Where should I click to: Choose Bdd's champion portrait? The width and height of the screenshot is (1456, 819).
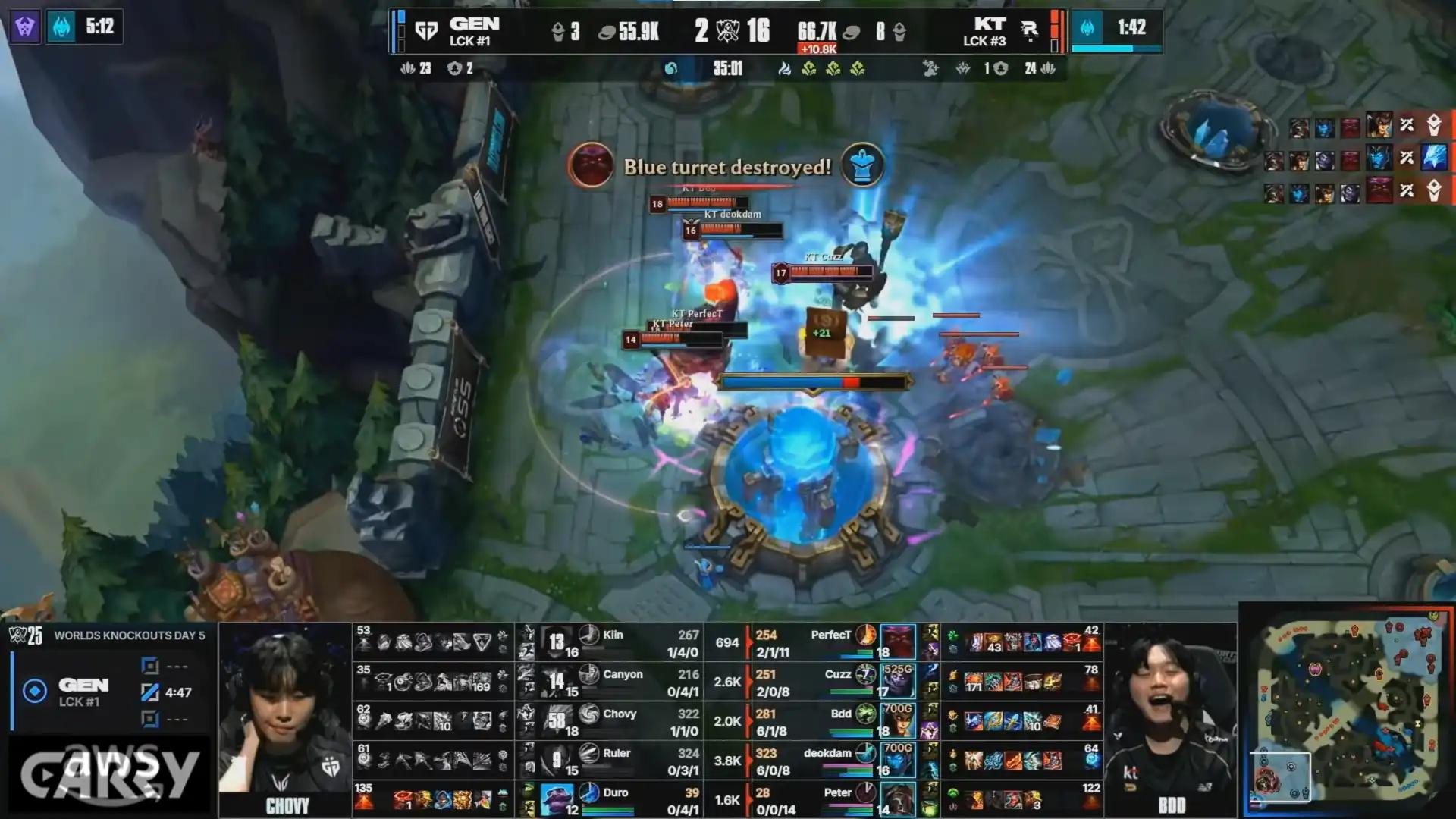(x=897, y=721)
